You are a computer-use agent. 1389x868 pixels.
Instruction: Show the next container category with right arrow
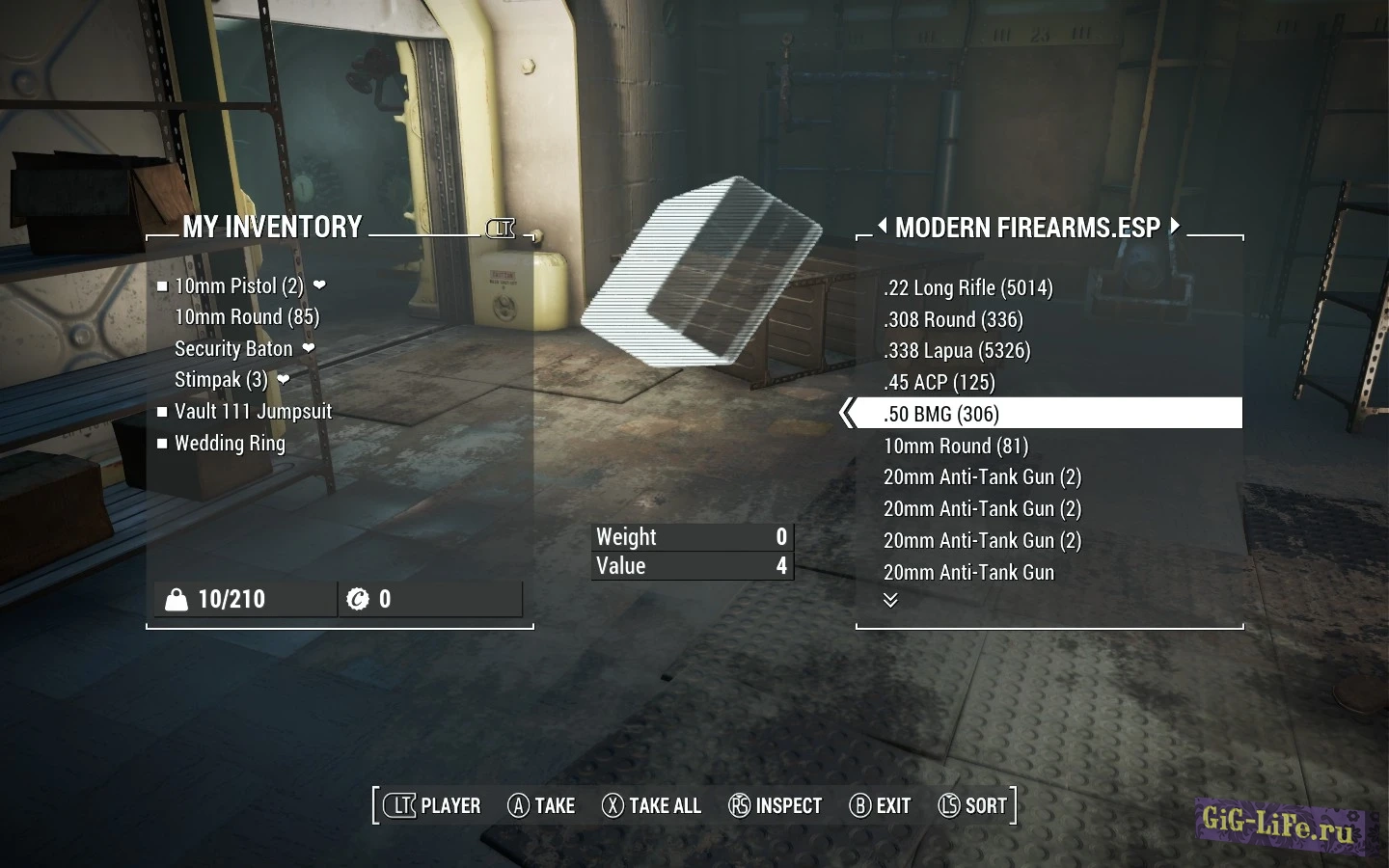click(x=1175, y=226)
